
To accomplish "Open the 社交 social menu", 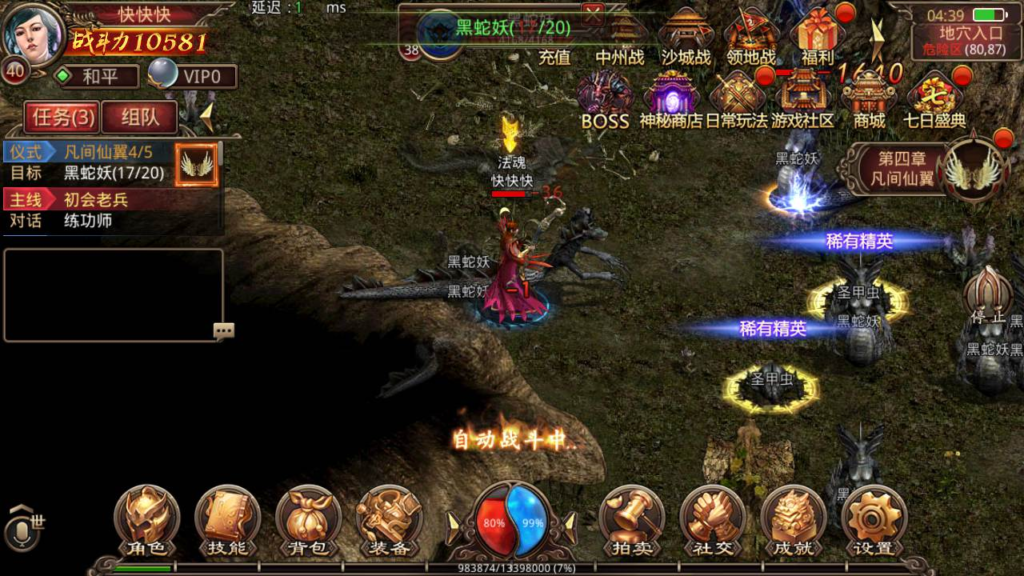I will 712,520.
